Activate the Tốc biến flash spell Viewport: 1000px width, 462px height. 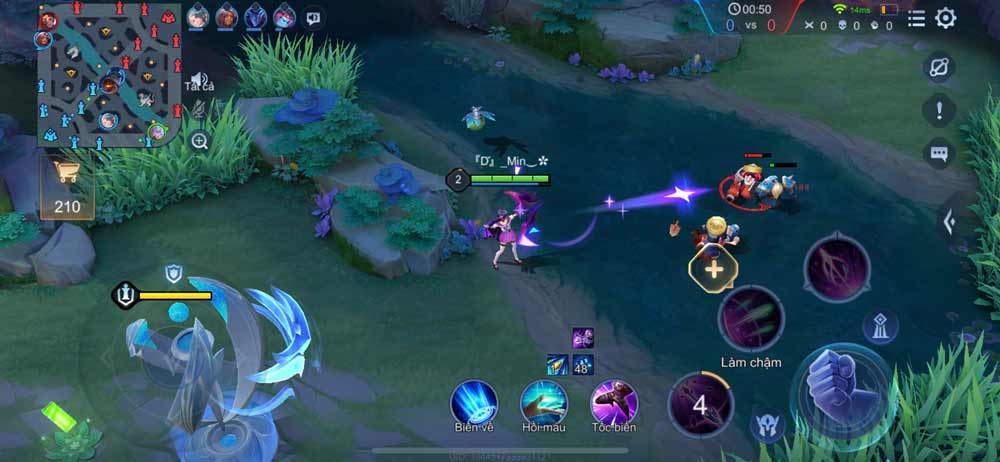(x=614, y=402)
